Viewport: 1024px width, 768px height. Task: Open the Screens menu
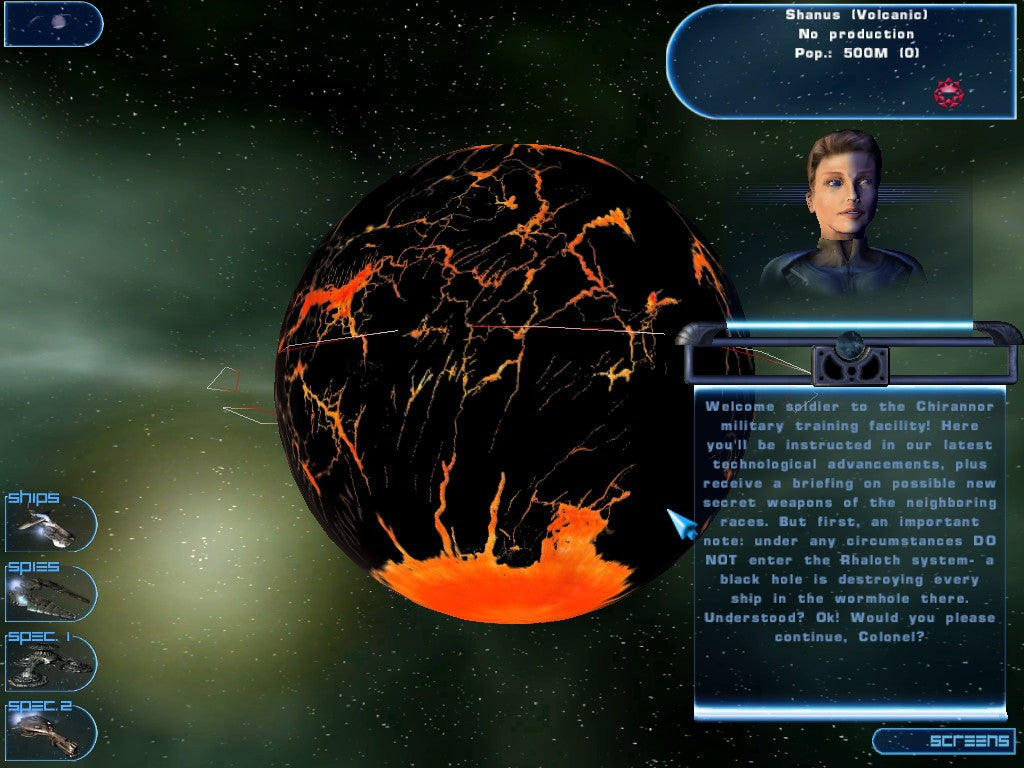945,741
